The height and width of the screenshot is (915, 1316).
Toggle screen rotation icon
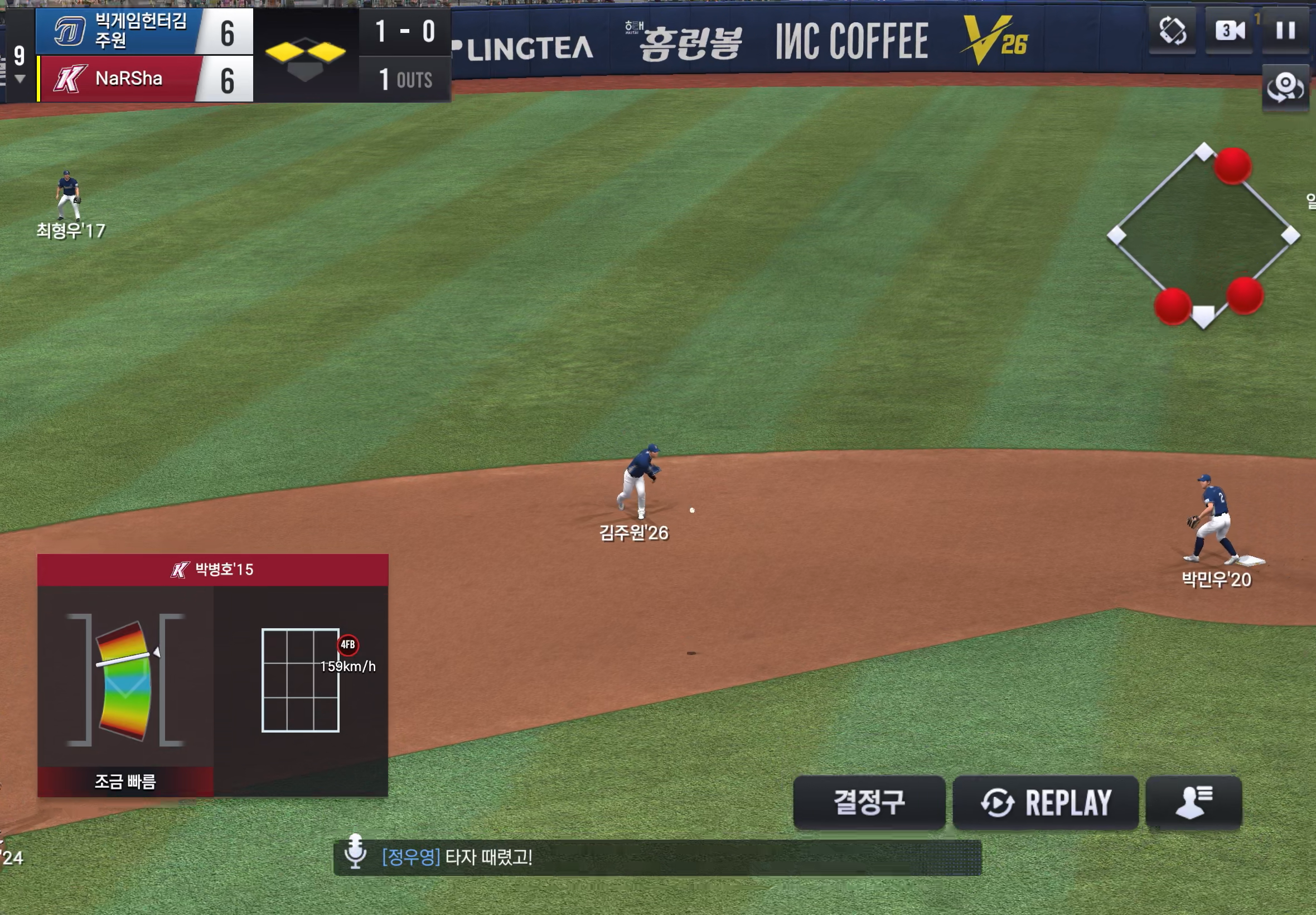click(1172, 30)
